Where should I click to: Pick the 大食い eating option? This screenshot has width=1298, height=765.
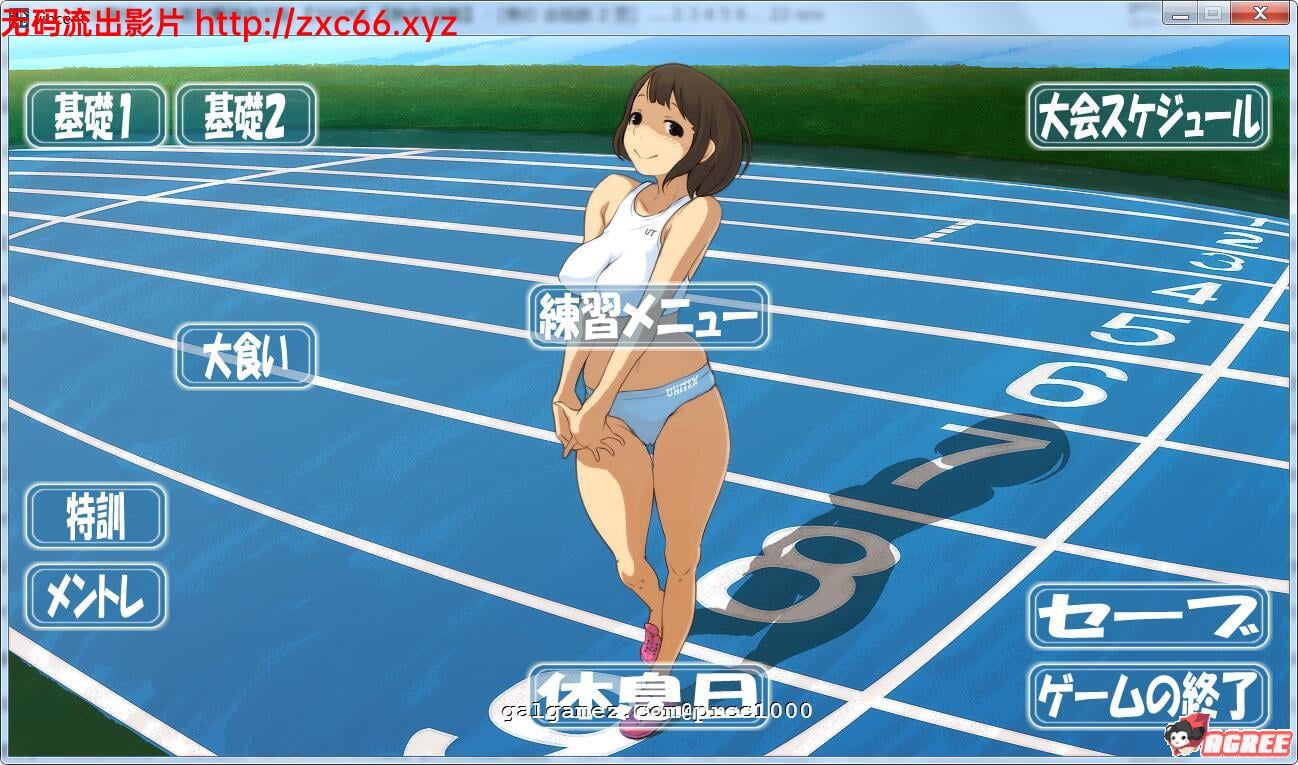point(246,356)
